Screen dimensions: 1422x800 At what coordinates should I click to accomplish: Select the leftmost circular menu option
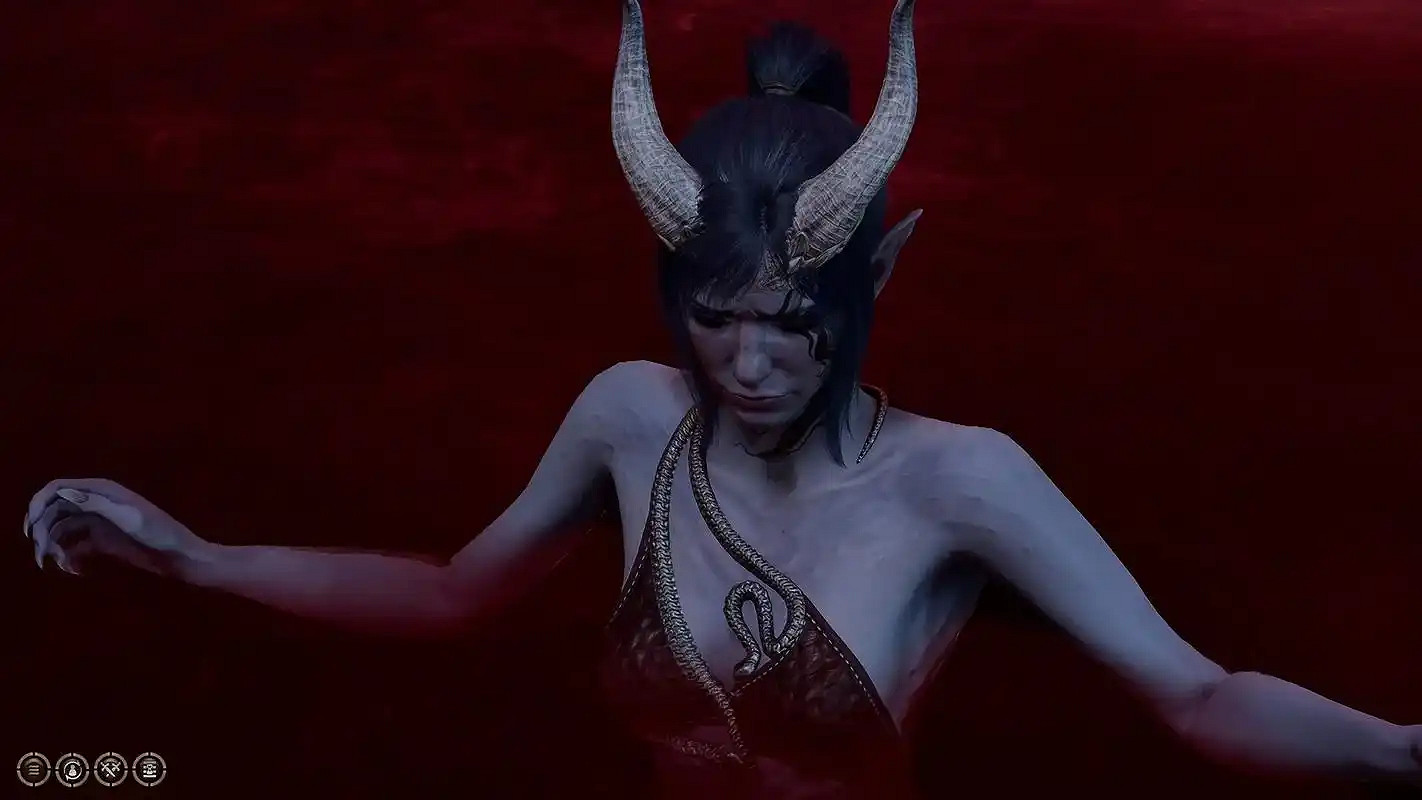point(33,770)
